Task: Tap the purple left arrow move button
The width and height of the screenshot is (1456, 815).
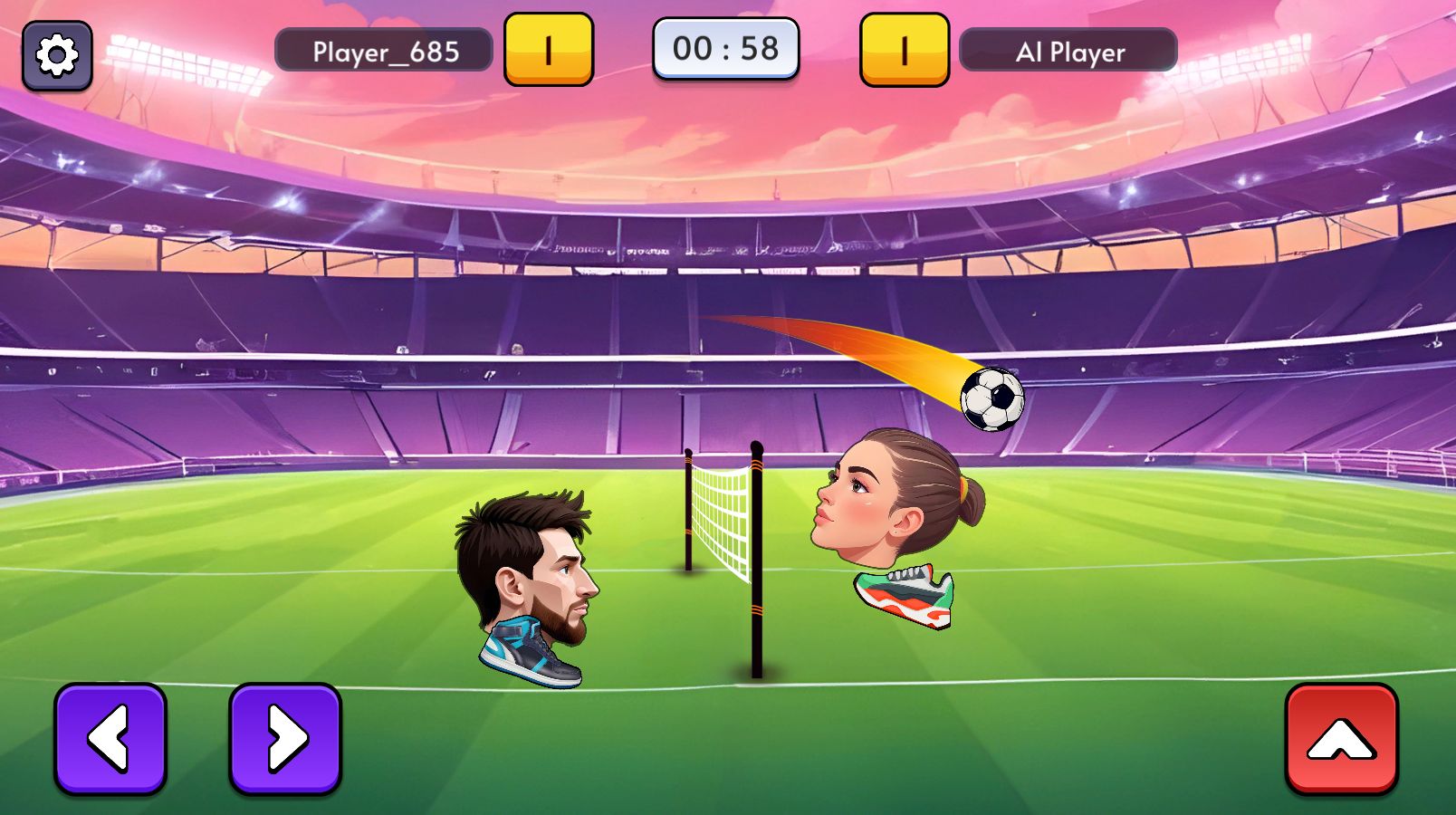Action: click(x=110, y=738)
